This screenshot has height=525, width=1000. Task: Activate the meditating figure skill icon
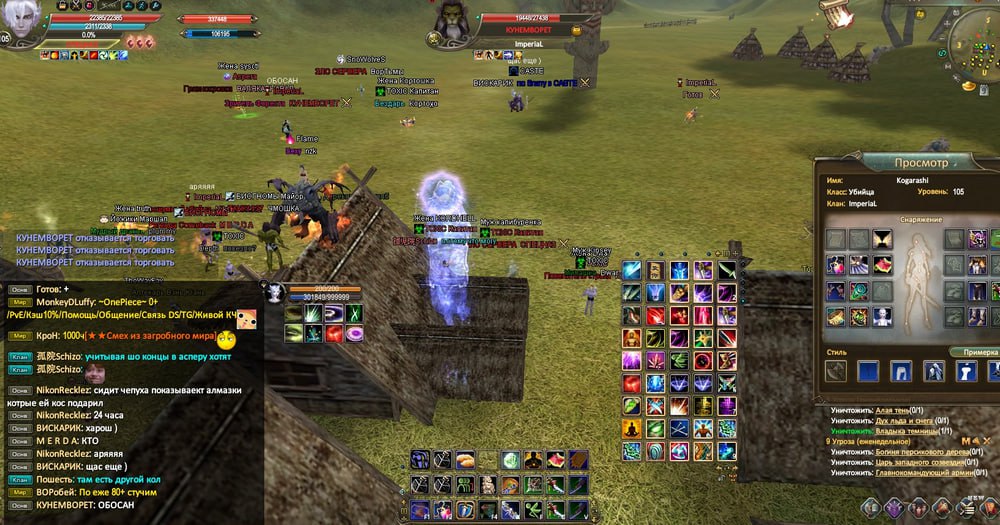(631, 428)
